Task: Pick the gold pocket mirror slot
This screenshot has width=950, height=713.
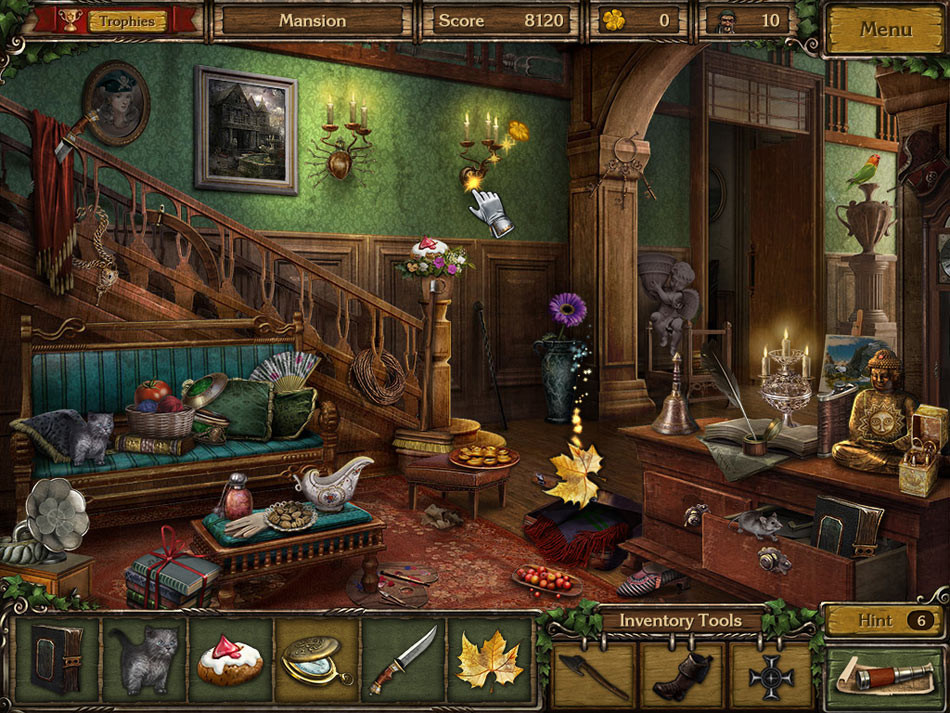Action: coord(316,659)
